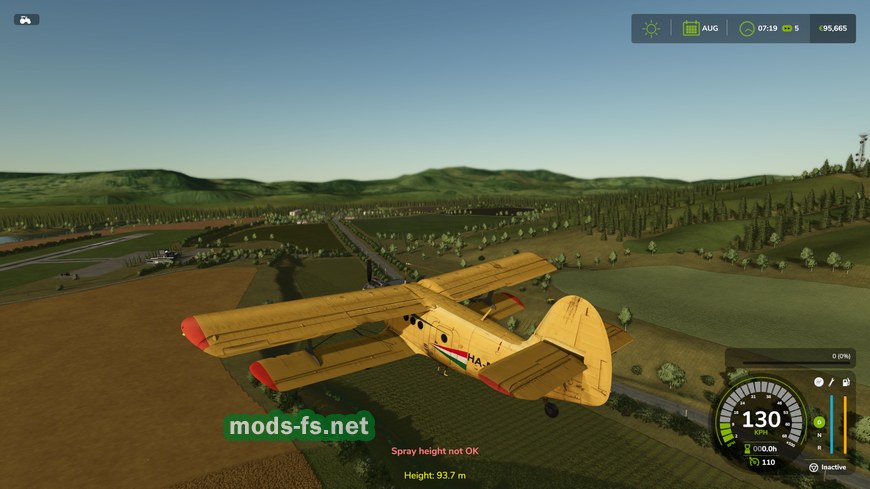Image resolution: width=870 pixels, height=489 pixels.
Task: Click the tractor vehicle icon
Action: point(26,19)
